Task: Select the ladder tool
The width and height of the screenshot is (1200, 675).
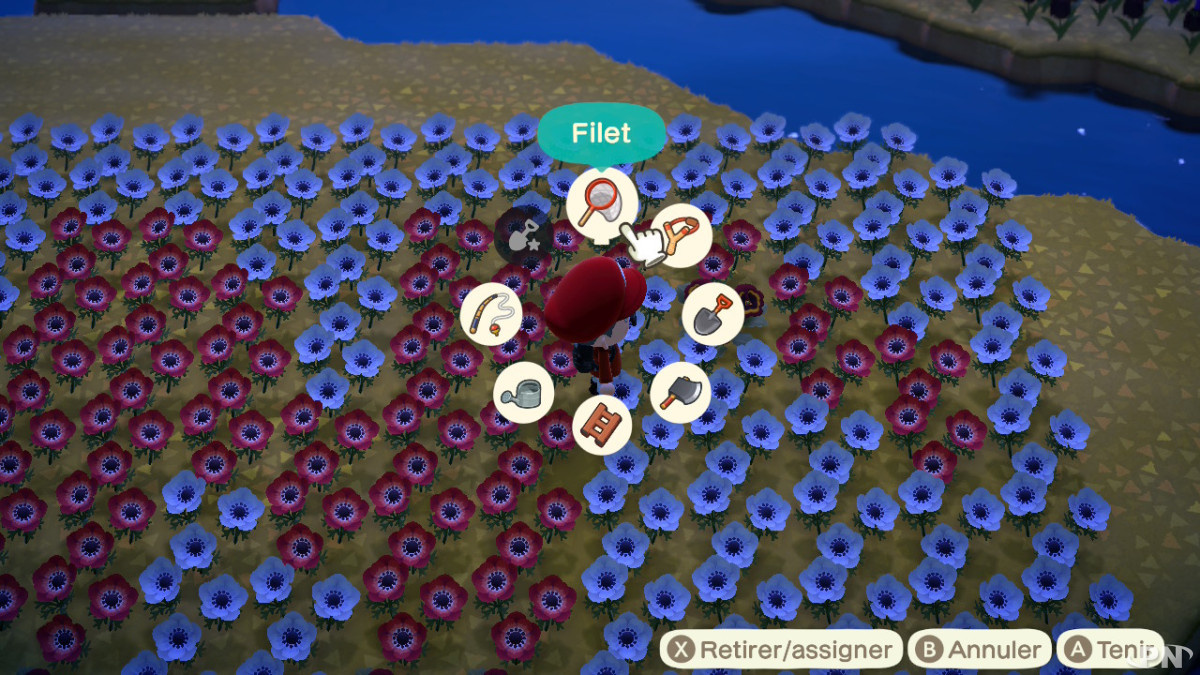Action: coord(603,423)
